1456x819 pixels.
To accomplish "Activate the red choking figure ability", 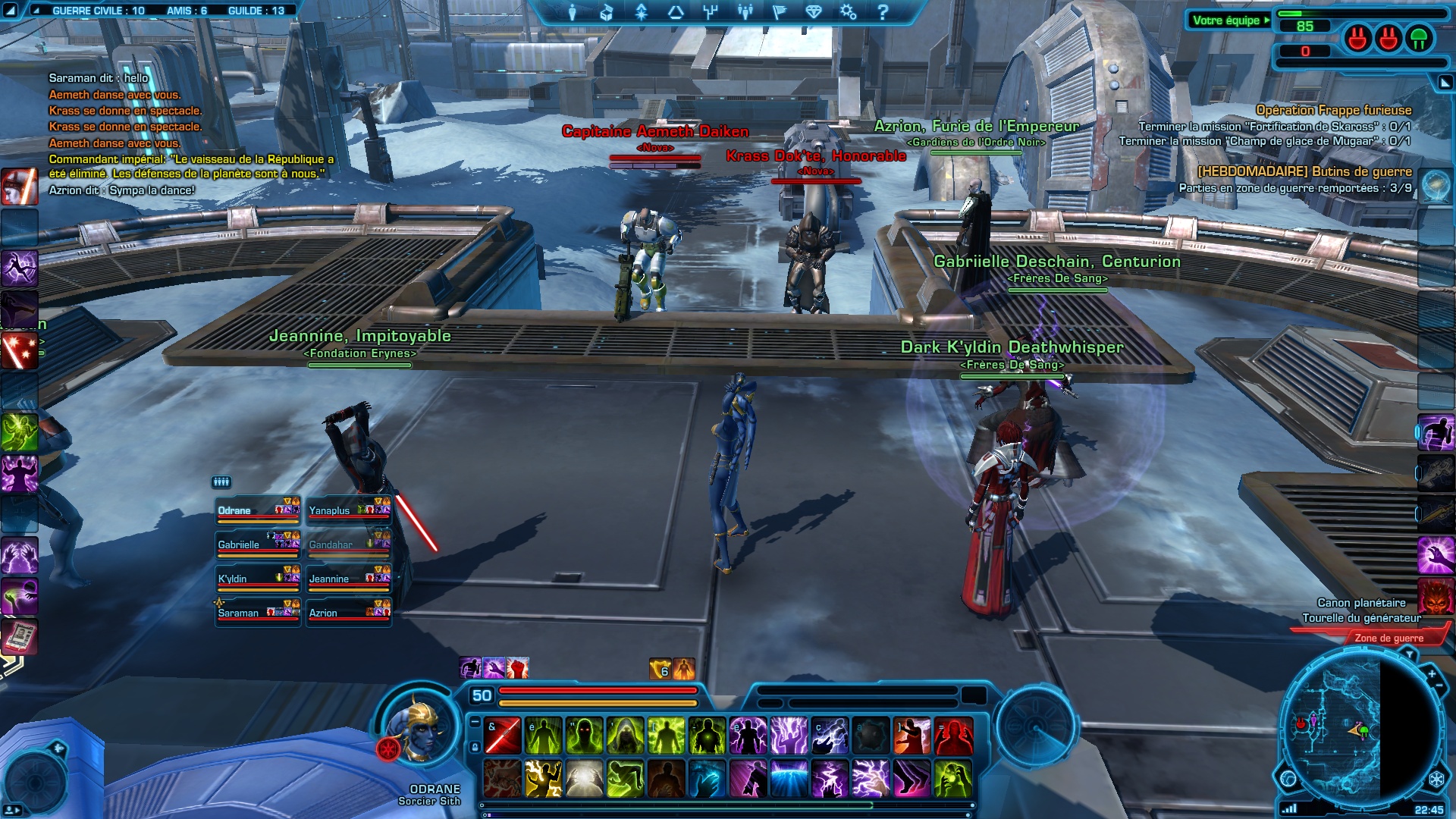I will click(x=953, y=736).
